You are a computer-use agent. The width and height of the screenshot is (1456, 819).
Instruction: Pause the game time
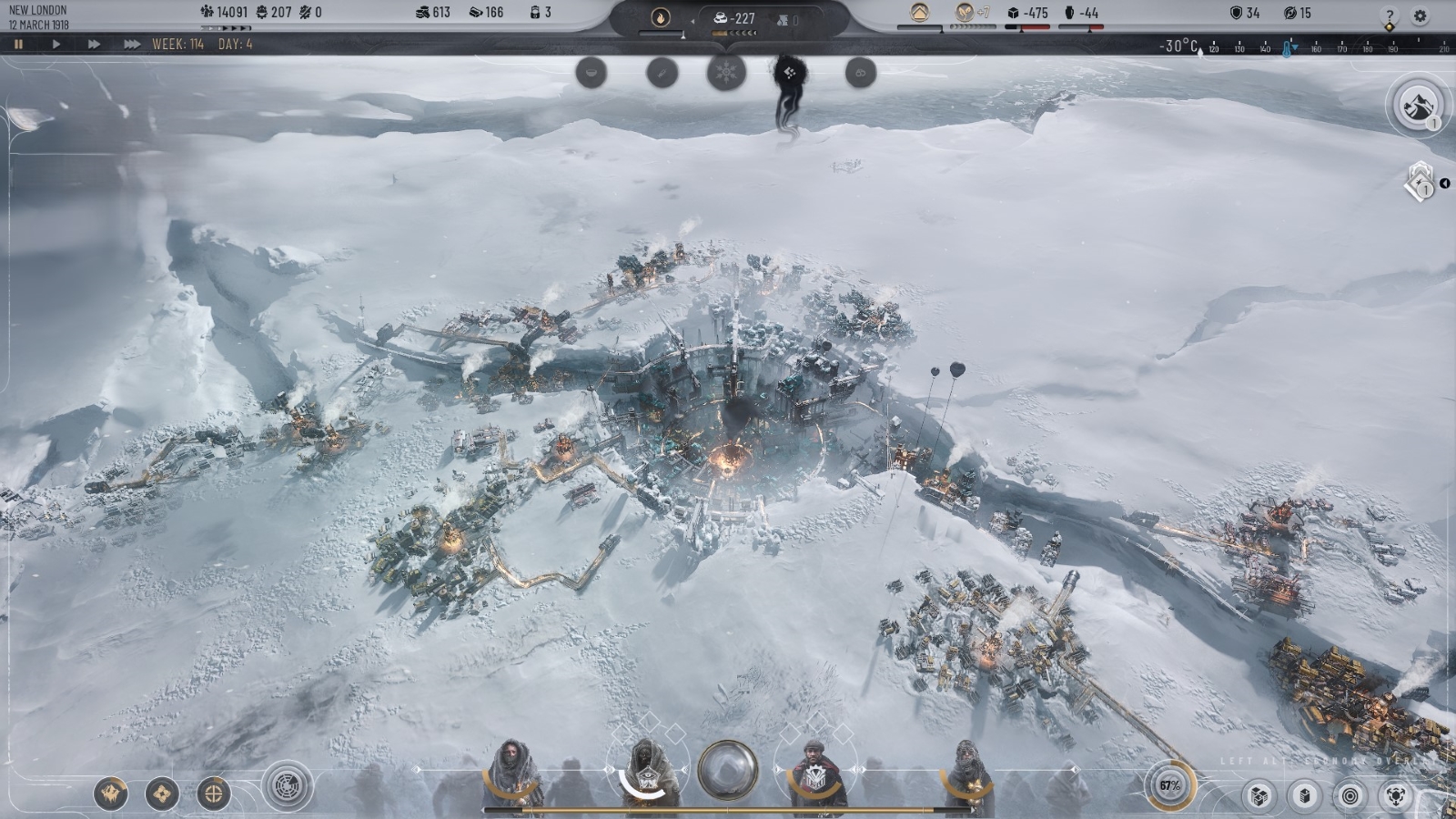pos(18,44)
